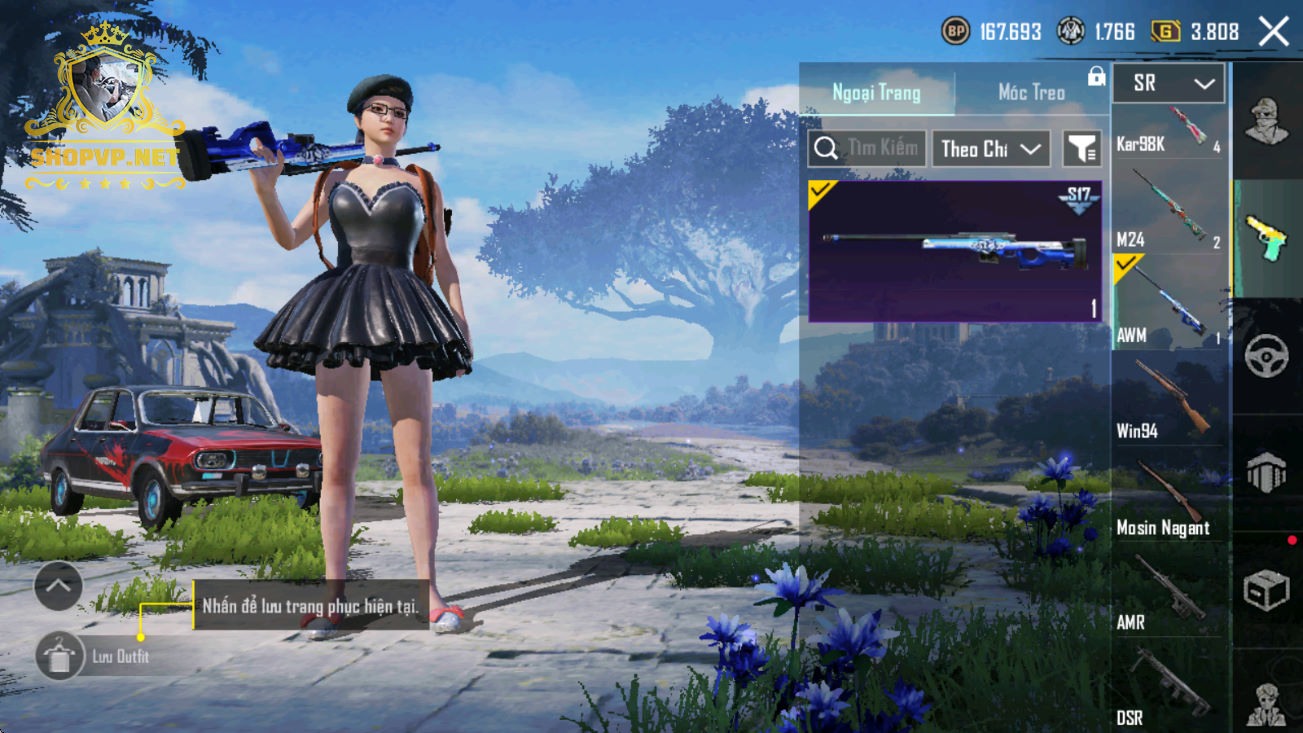The width and height of the screenshot is (1303, 733).
Task: Open the crate box category icon
Action: (x=1266, y=591)
